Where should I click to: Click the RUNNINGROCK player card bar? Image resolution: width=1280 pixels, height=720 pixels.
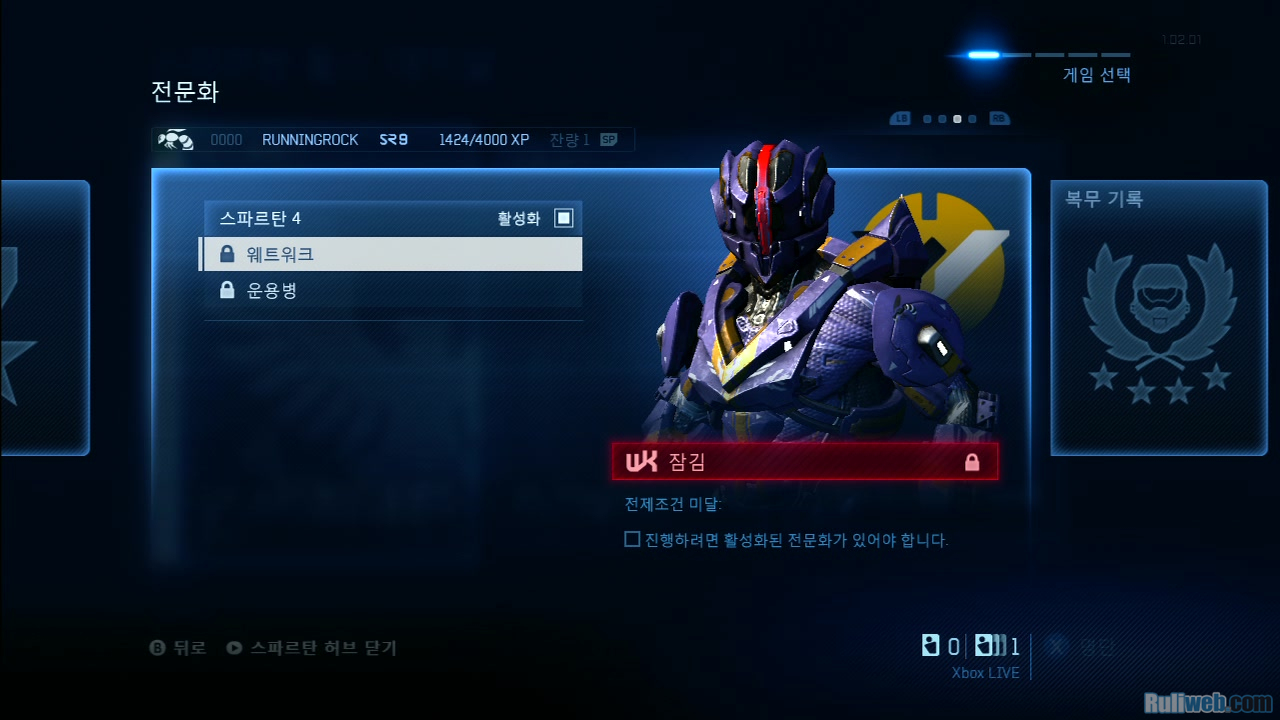click(x=392, y=140)
